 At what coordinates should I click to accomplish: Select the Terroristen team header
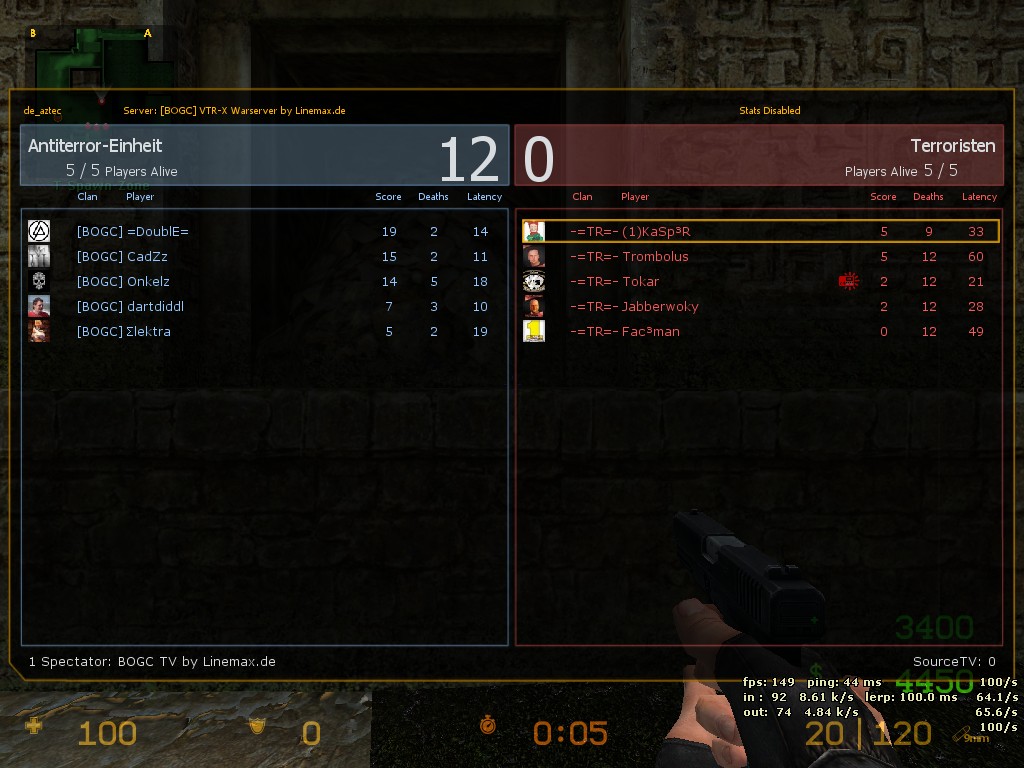pyautogui.click(x=758, y=156)
